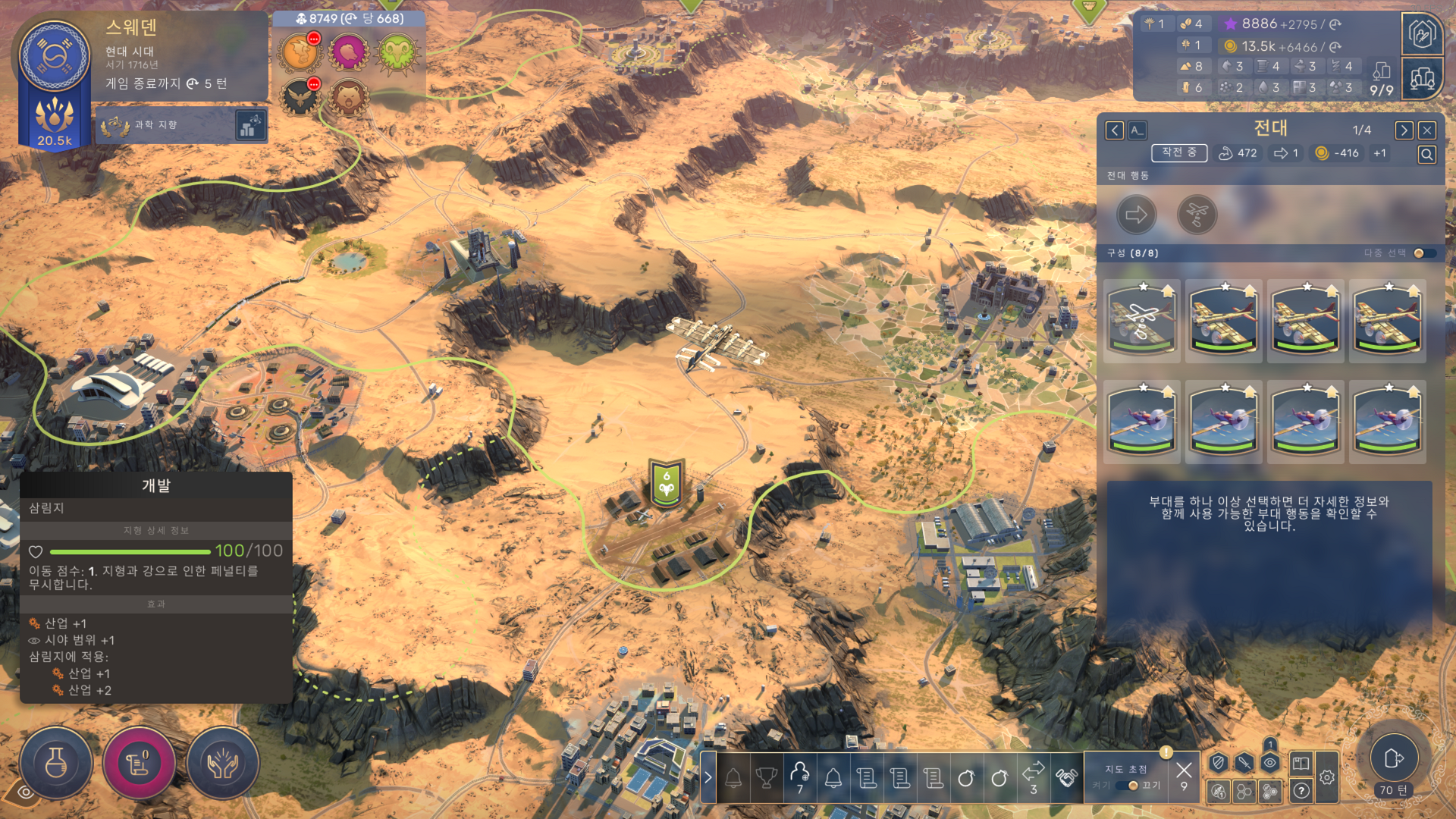
Task: Select the white bomber unit card
Action: (x=1141, y=320)
